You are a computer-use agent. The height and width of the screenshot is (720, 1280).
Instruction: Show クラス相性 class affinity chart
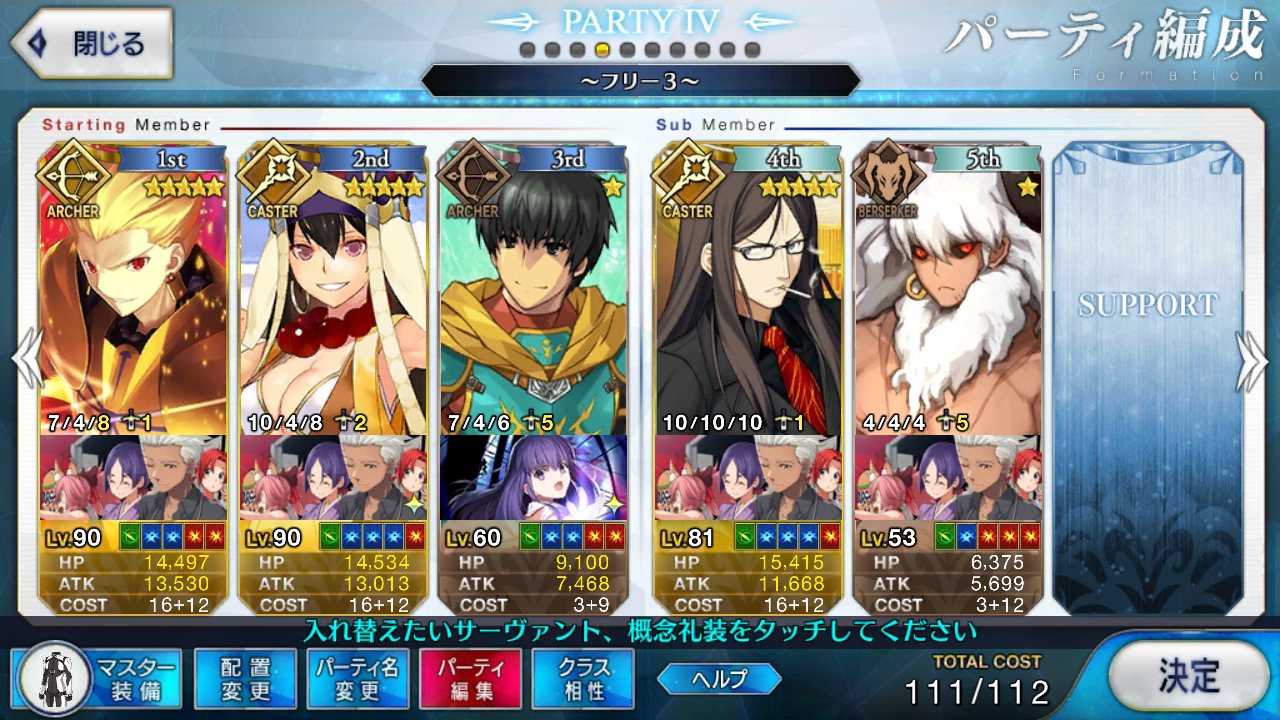coord(583,678)
